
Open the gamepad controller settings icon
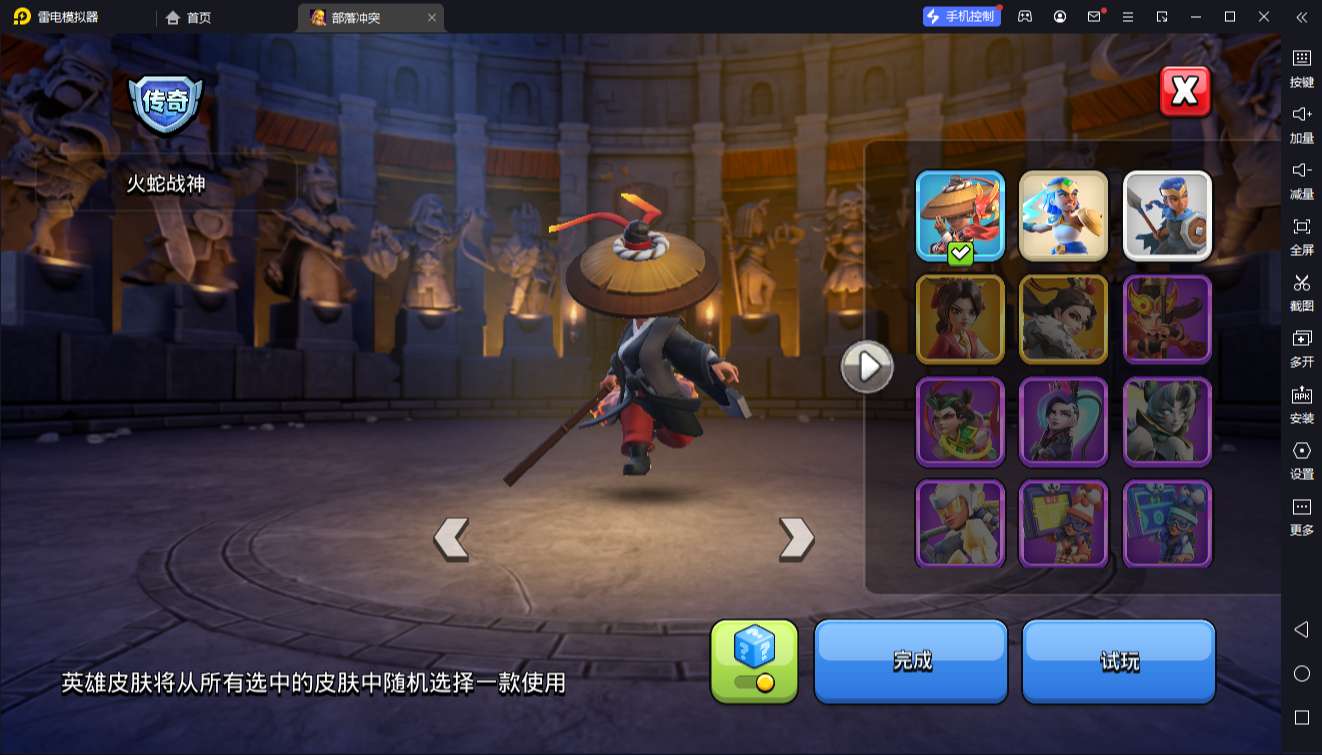(1023, 17)
